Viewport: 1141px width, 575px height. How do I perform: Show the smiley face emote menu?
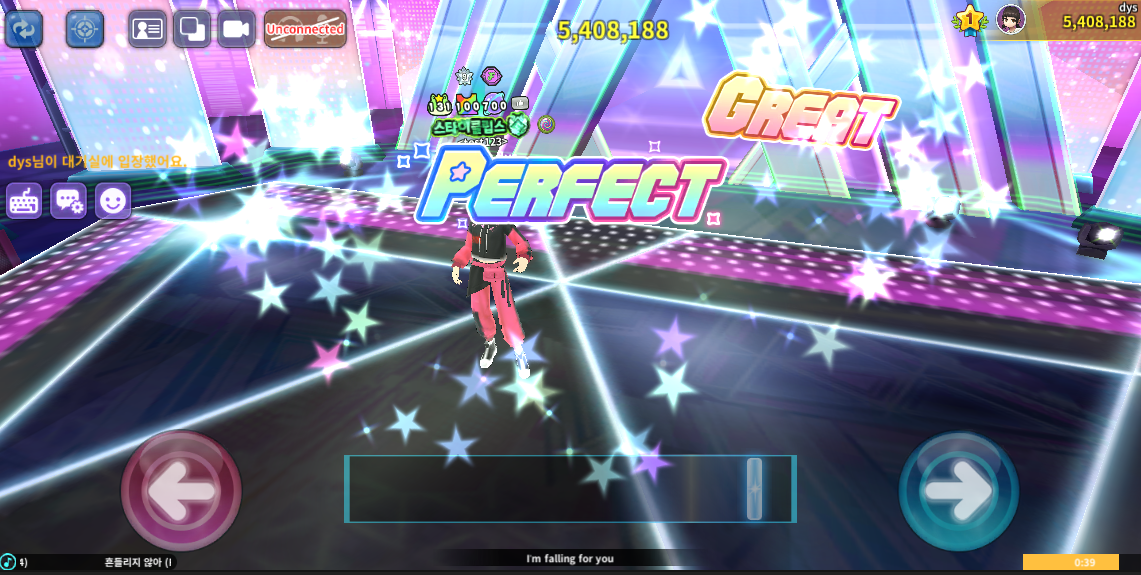coord(114,201)
